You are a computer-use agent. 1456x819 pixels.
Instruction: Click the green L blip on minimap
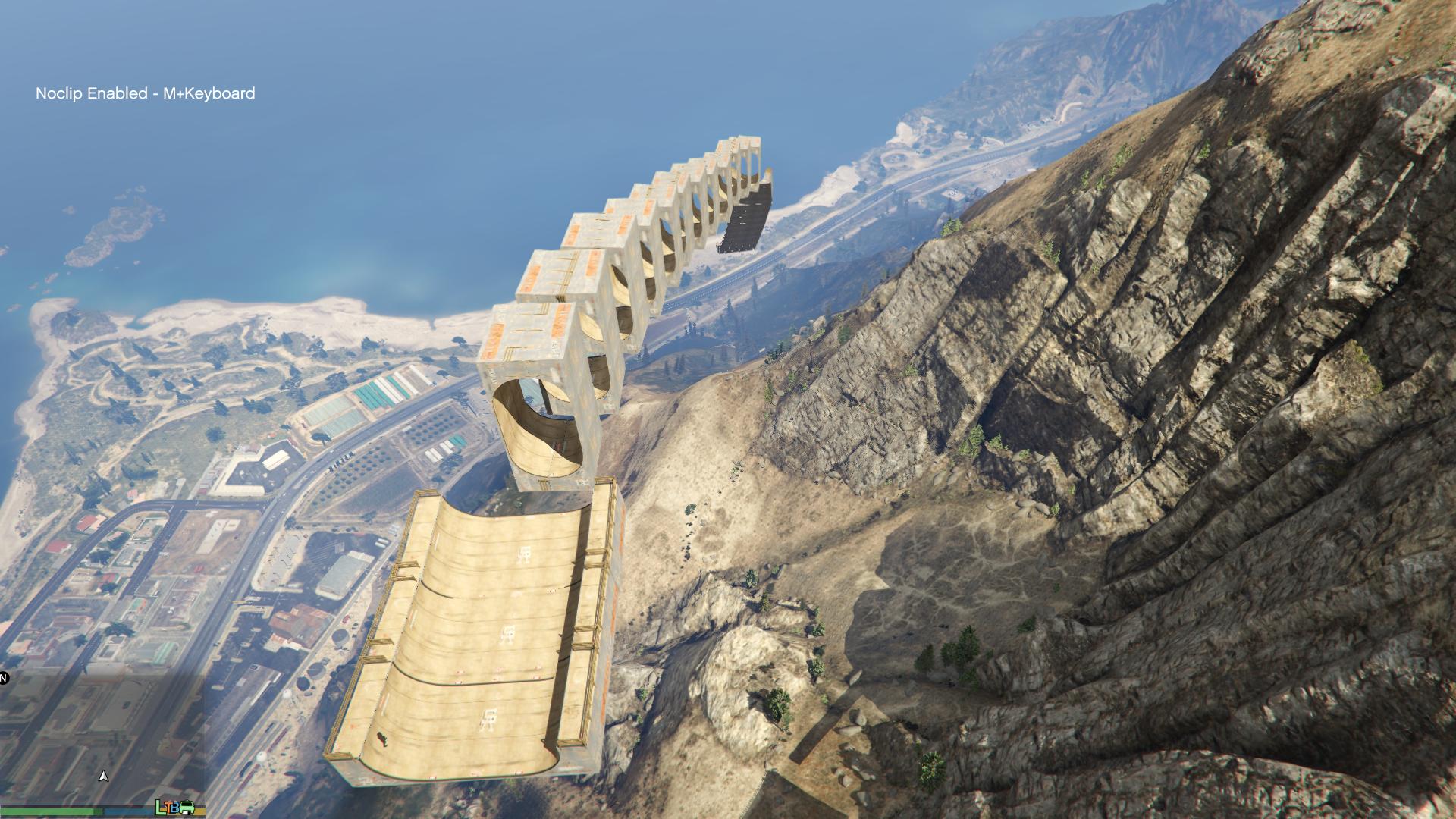click(x=161, y=807)
